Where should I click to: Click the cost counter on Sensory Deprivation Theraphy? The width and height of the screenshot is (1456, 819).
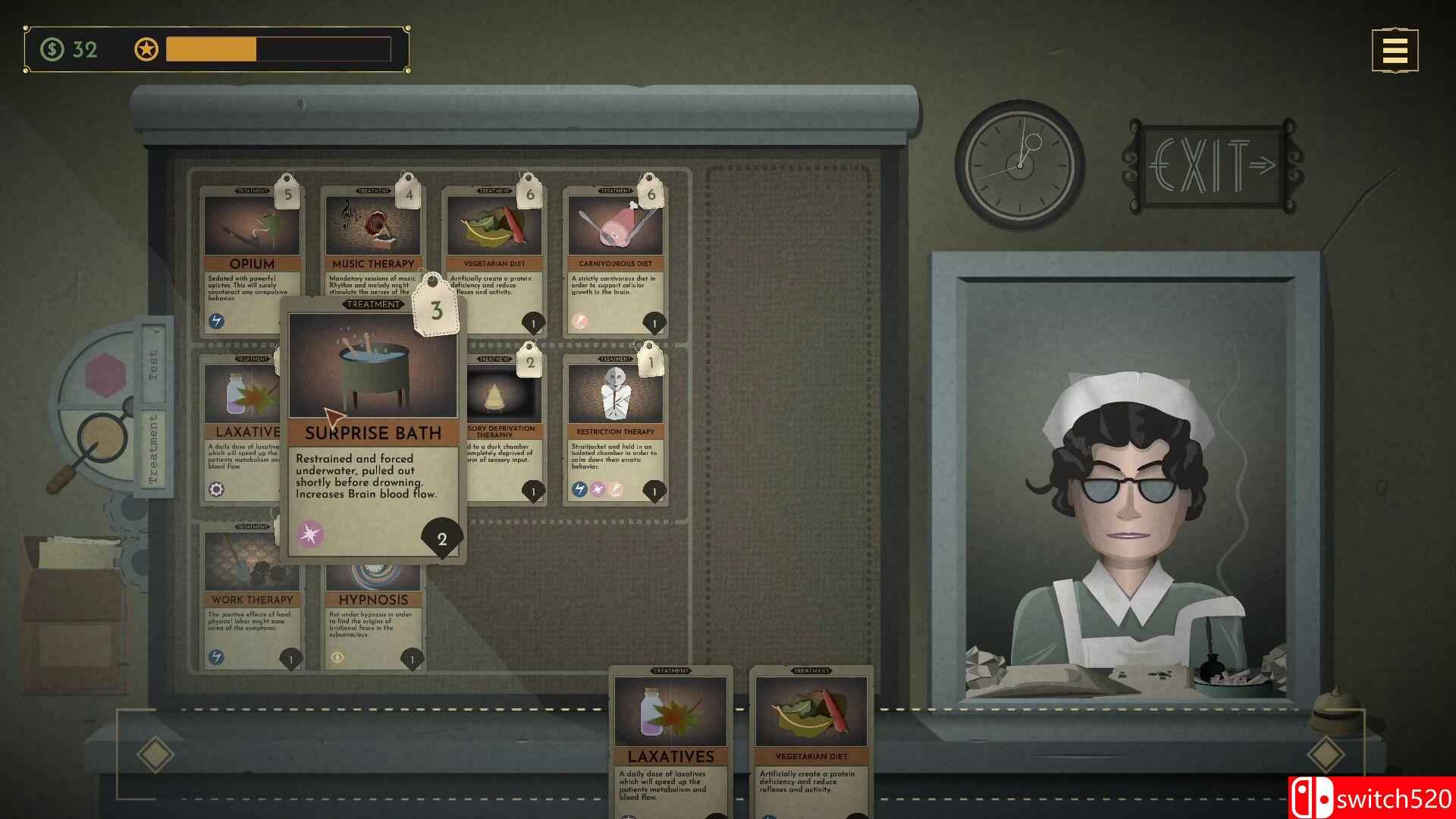(533, 491)
